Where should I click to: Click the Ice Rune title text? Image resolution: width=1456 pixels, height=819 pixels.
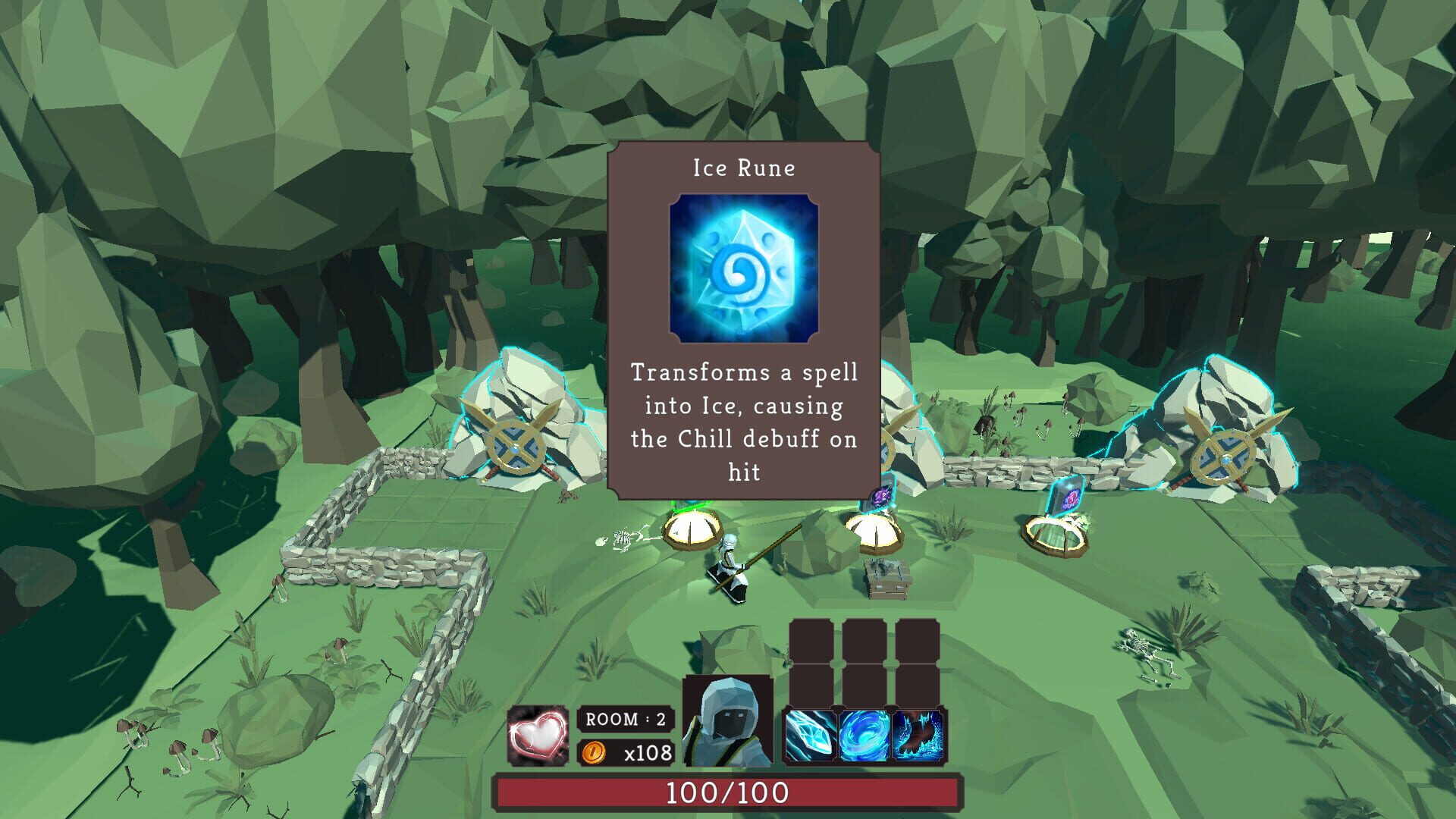tap(742, 168)
